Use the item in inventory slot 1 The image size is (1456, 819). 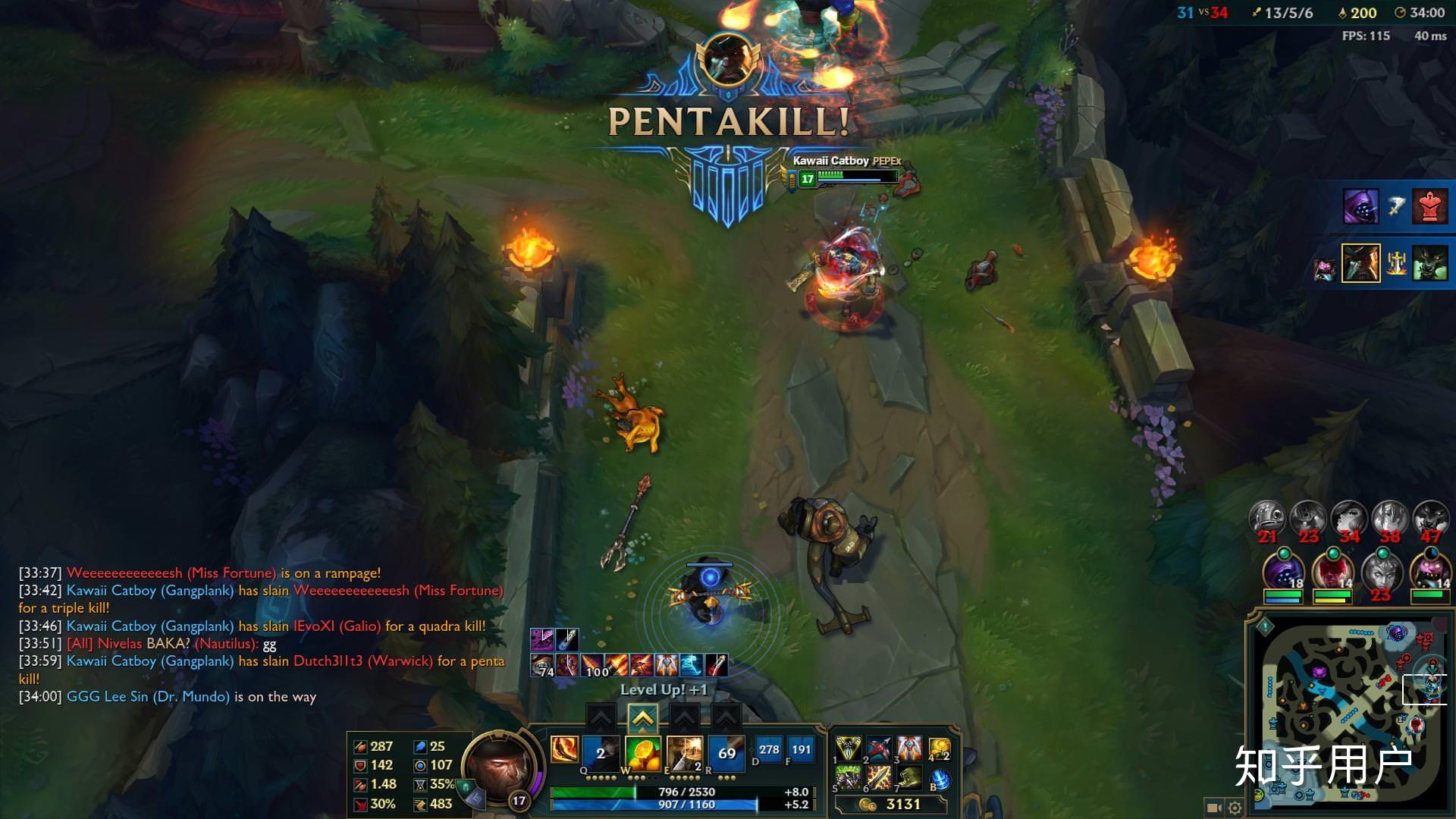coord(849,749)
